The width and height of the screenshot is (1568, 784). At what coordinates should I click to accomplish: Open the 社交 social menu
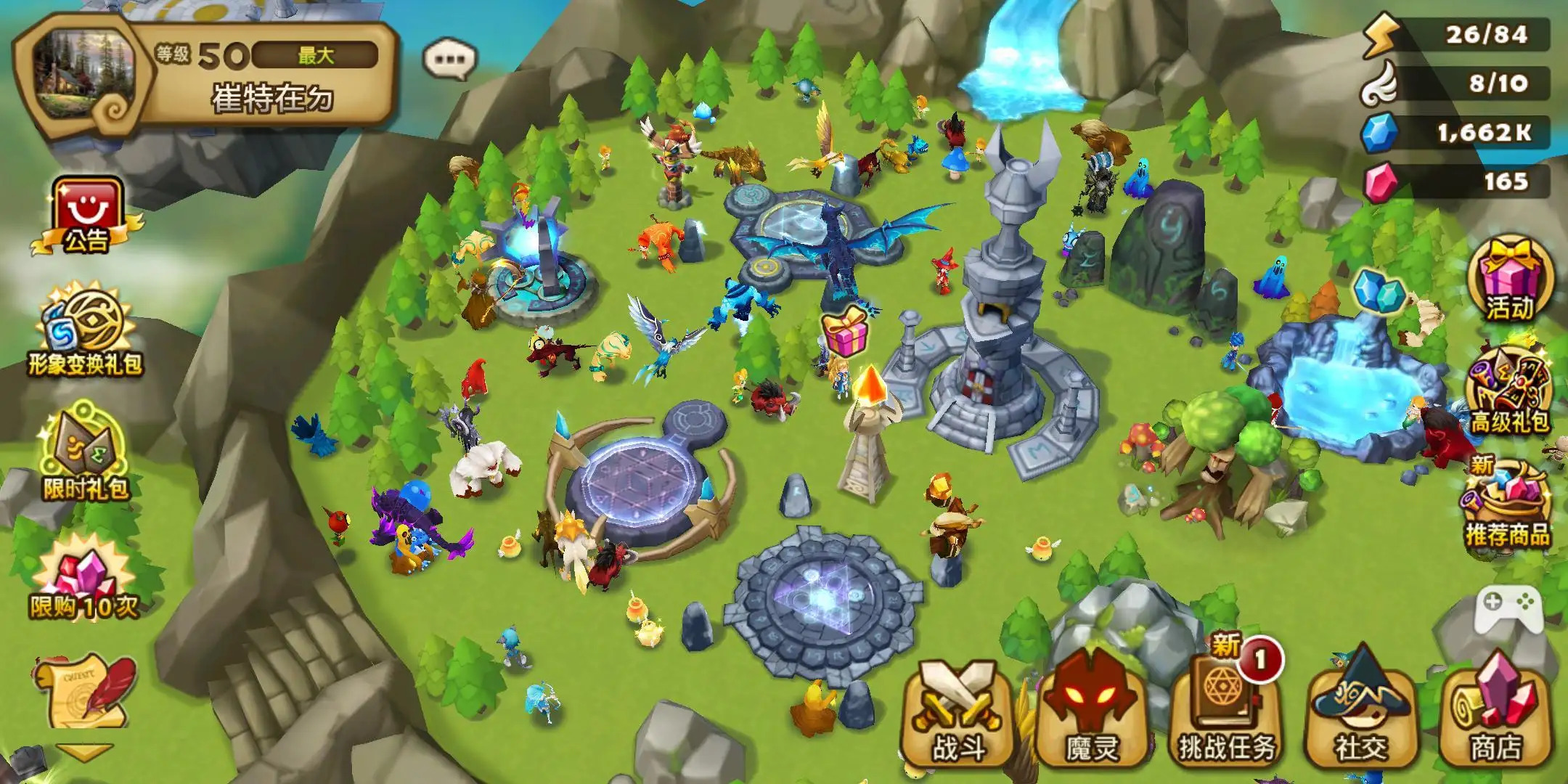click(x=1360, y=715)
